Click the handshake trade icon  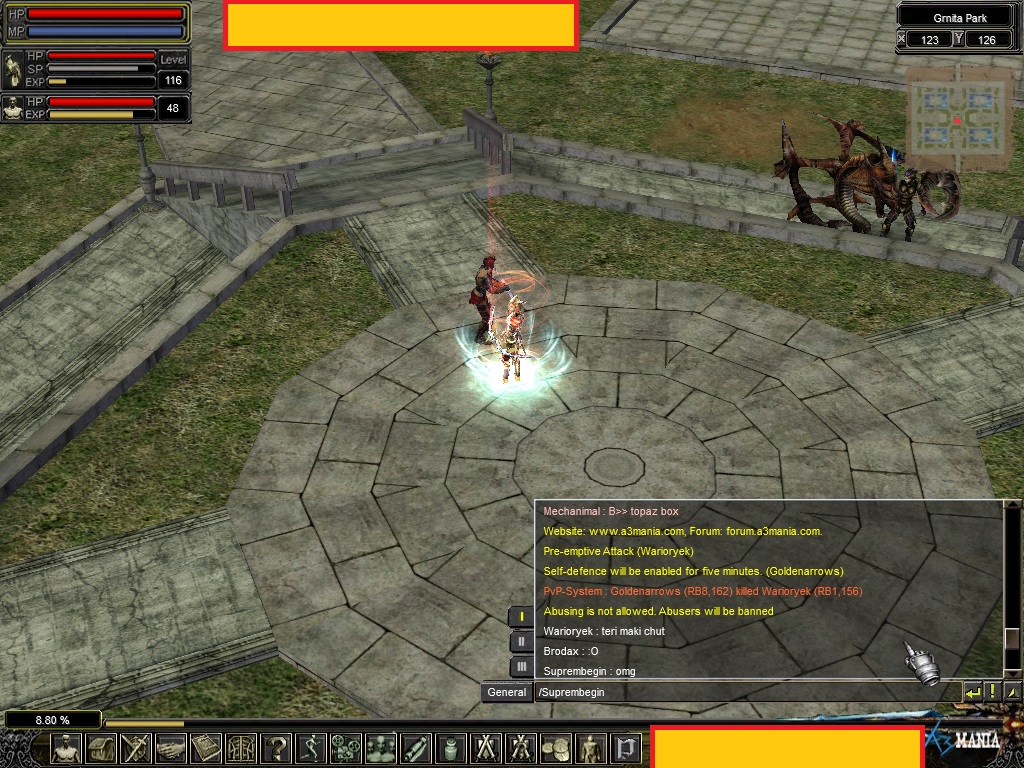click(x=170, y=748)
